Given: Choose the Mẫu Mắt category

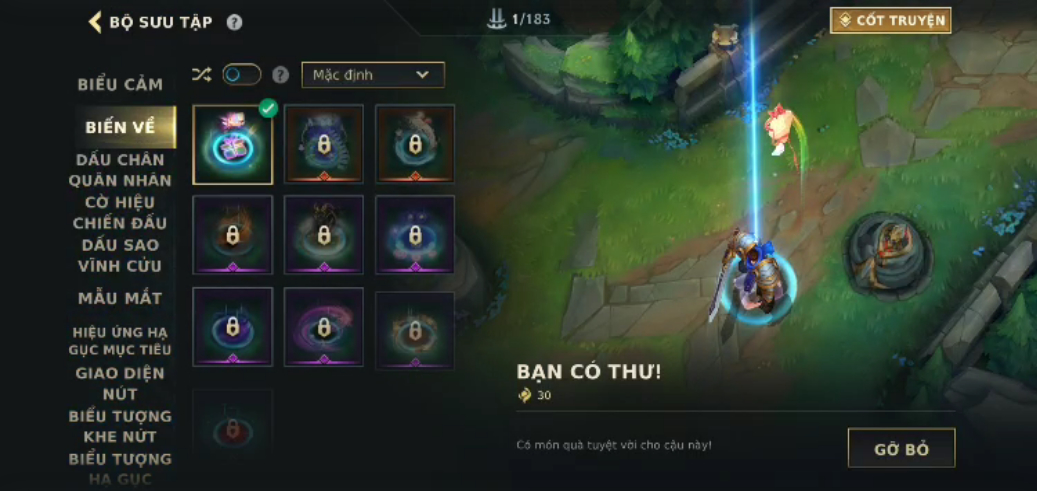Looking at the screenshot, I should [x=120, y=298].
